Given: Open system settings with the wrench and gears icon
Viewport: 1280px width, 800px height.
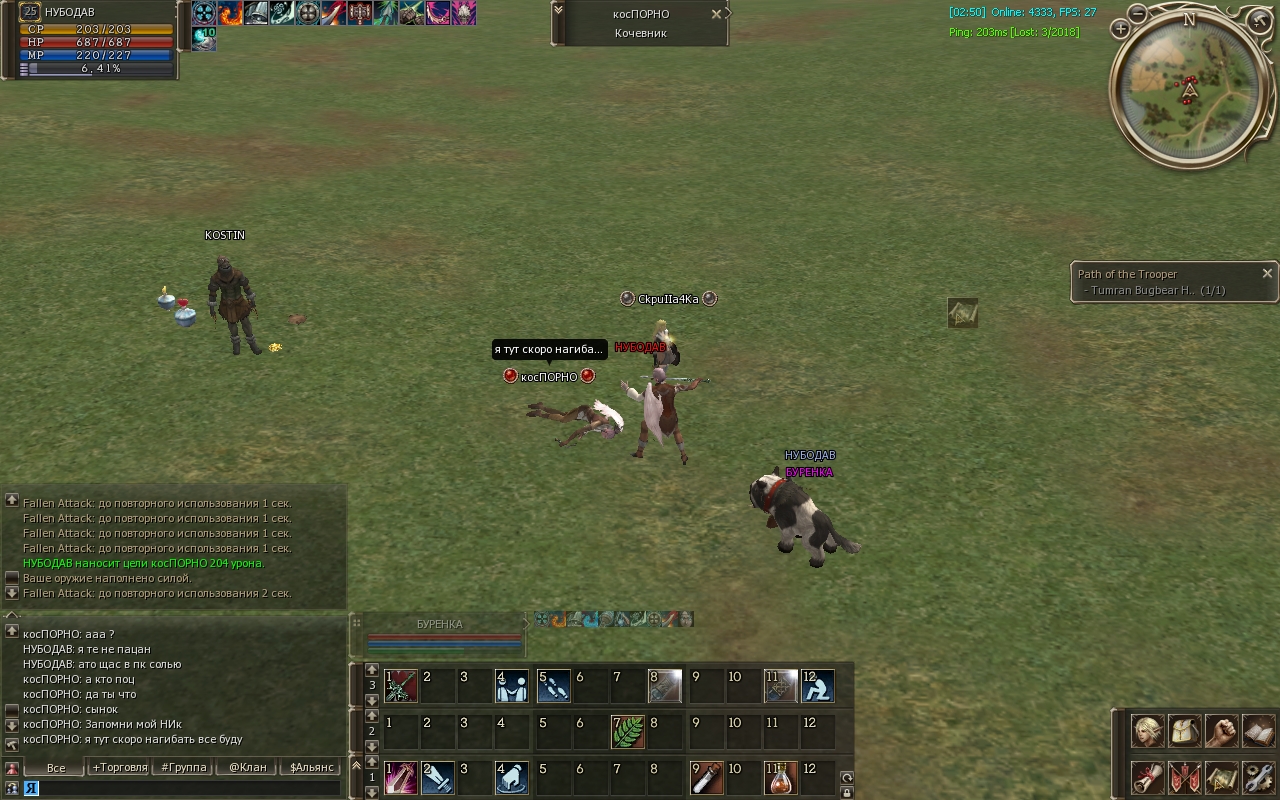Looking at the screenshot, I should (1258, 777).
